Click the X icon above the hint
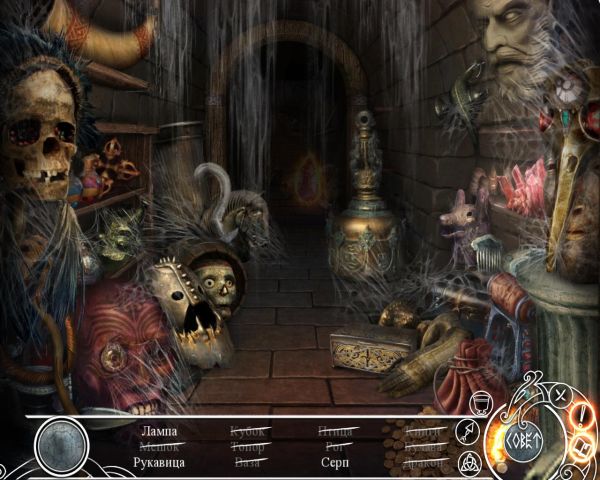Screen dimensions: 600x480 click(560, 395)
